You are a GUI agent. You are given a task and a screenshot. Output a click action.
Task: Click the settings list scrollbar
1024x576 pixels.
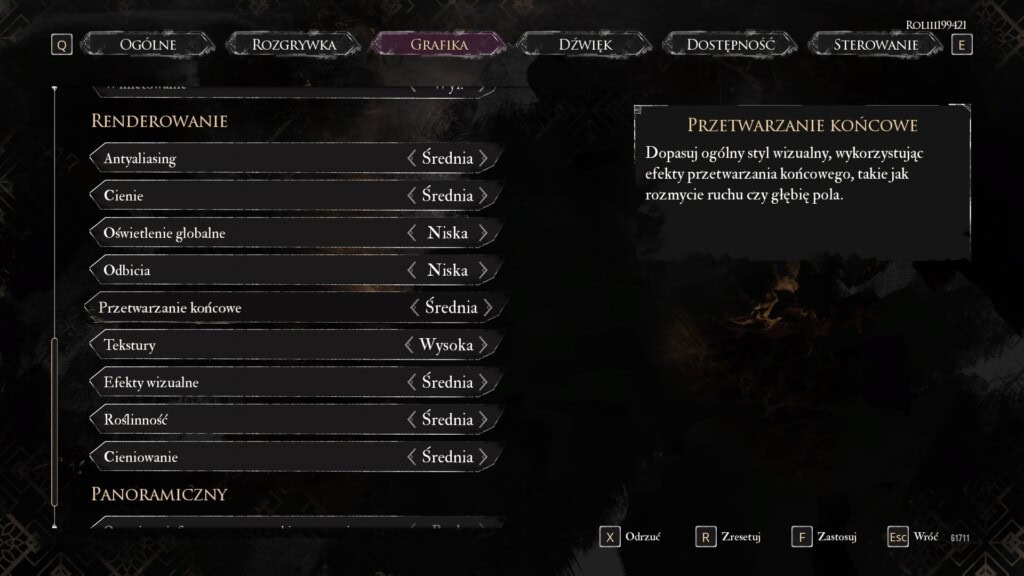click(x=55, y=430)
